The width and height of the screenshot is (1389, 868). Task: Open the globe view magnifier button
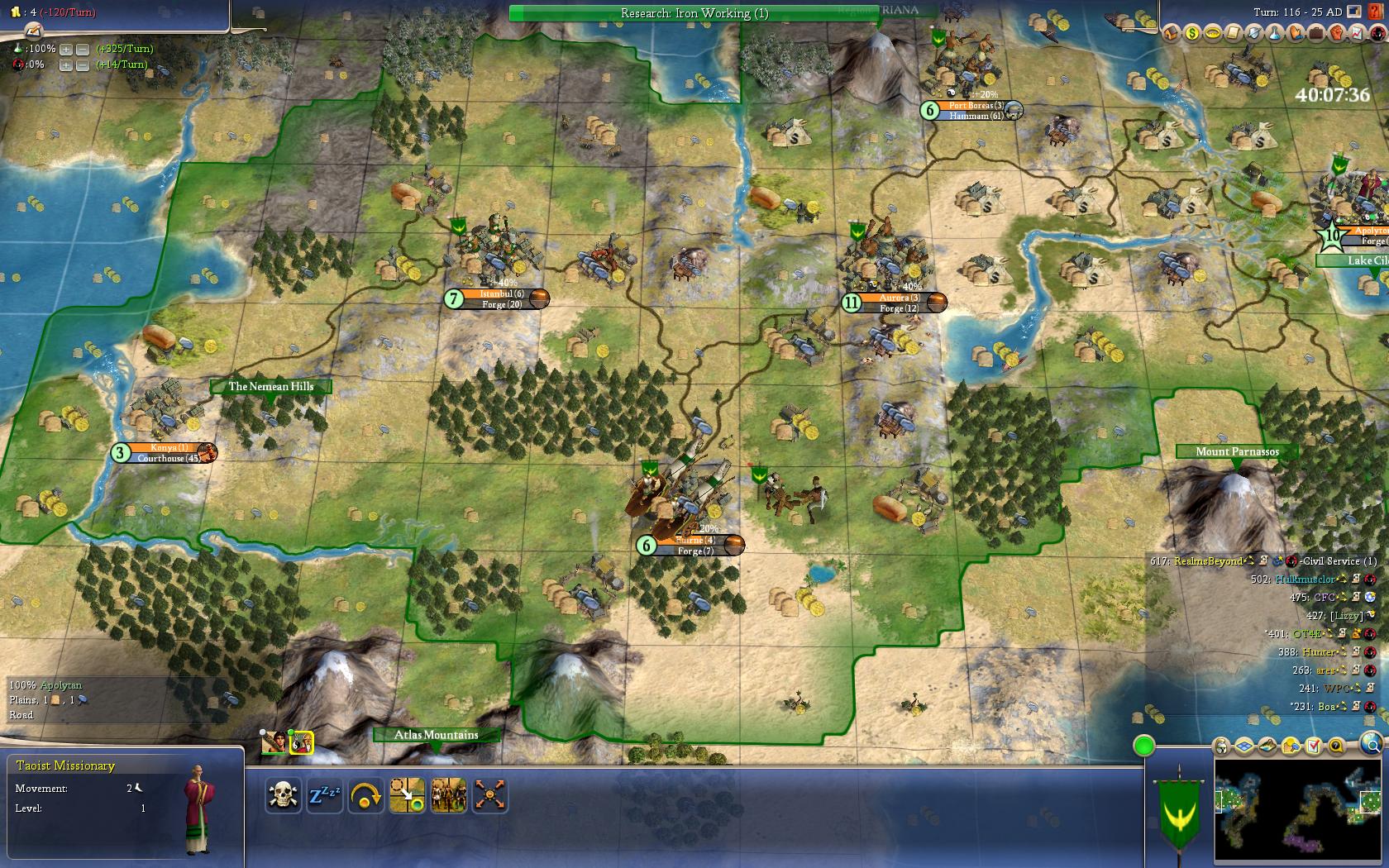click(x=1370, y=743)
